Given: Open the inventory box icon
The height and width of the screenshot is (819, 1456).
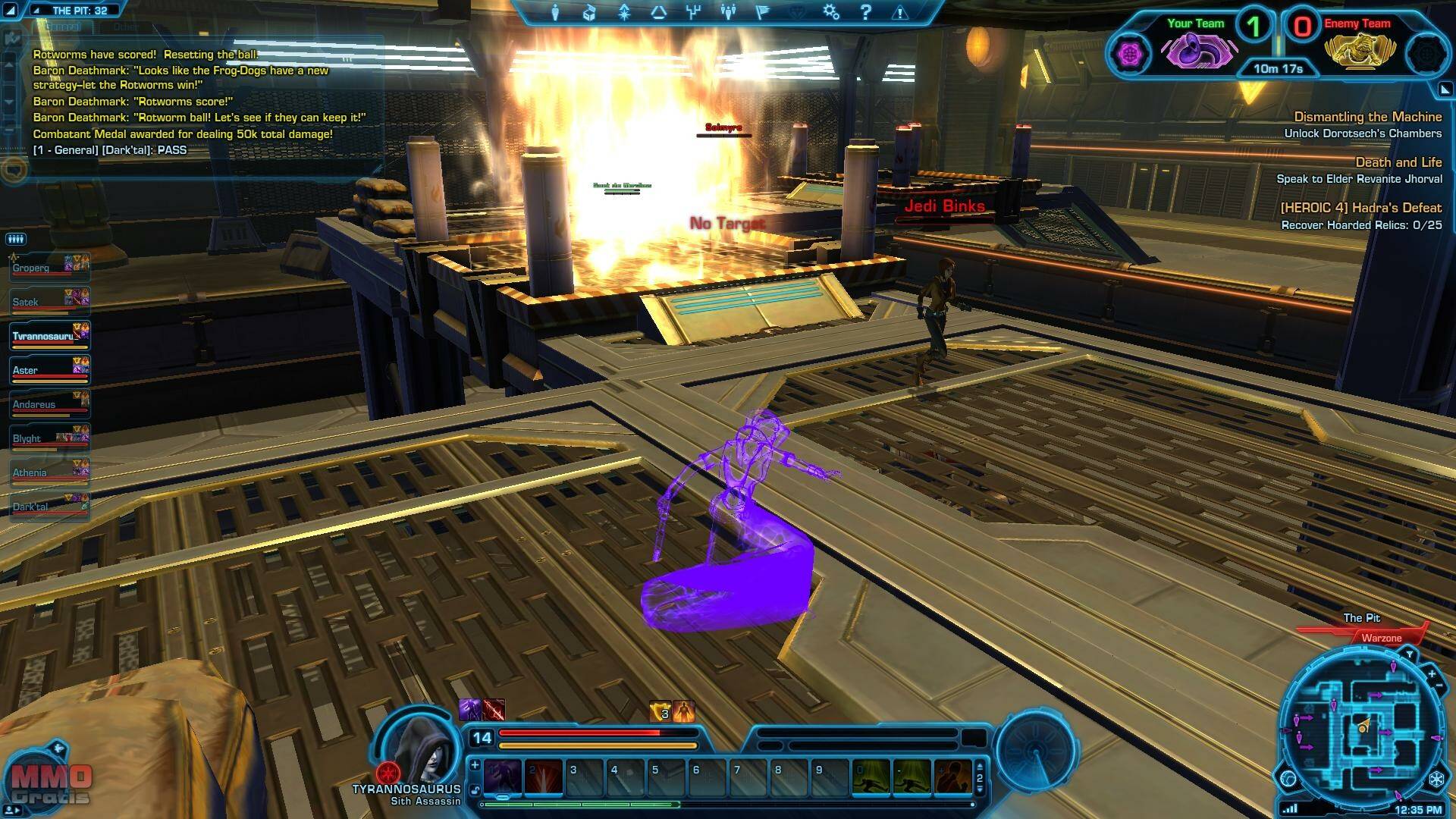Looking at the screenshot, I should coord(589,13).
